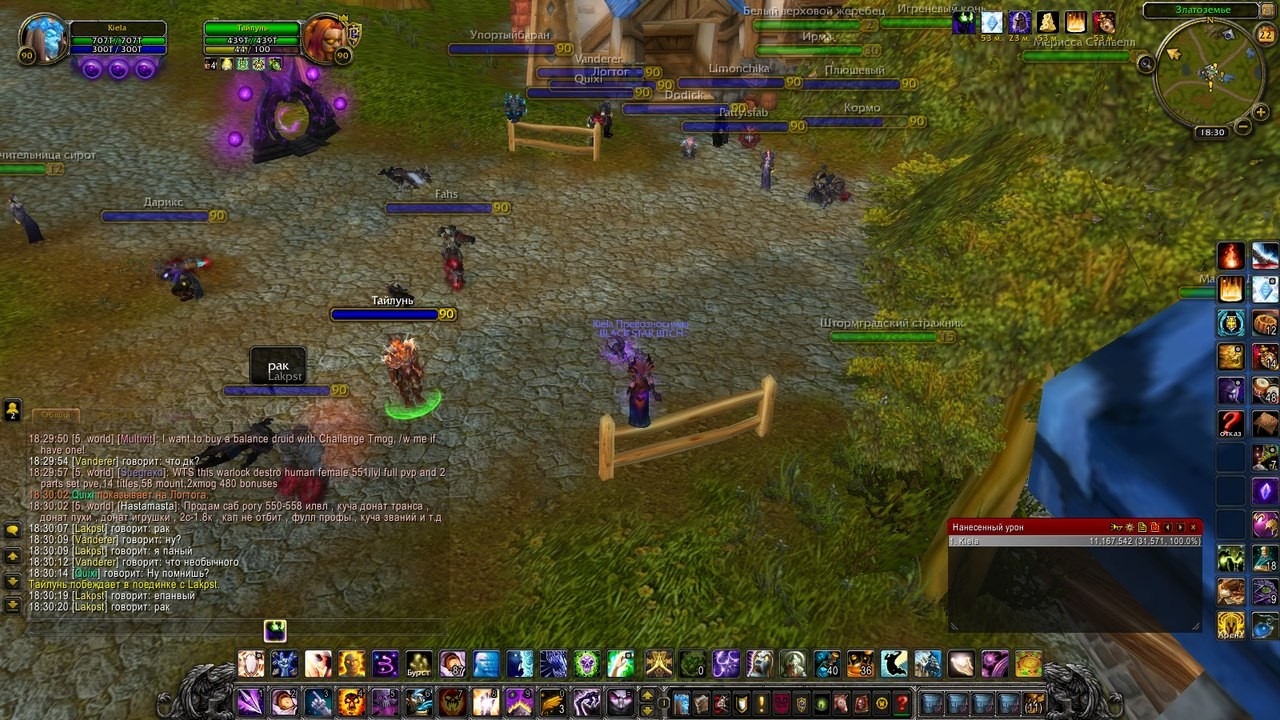Open the calendar showing day 22
1280x720 pixels.
point(1264,34)
